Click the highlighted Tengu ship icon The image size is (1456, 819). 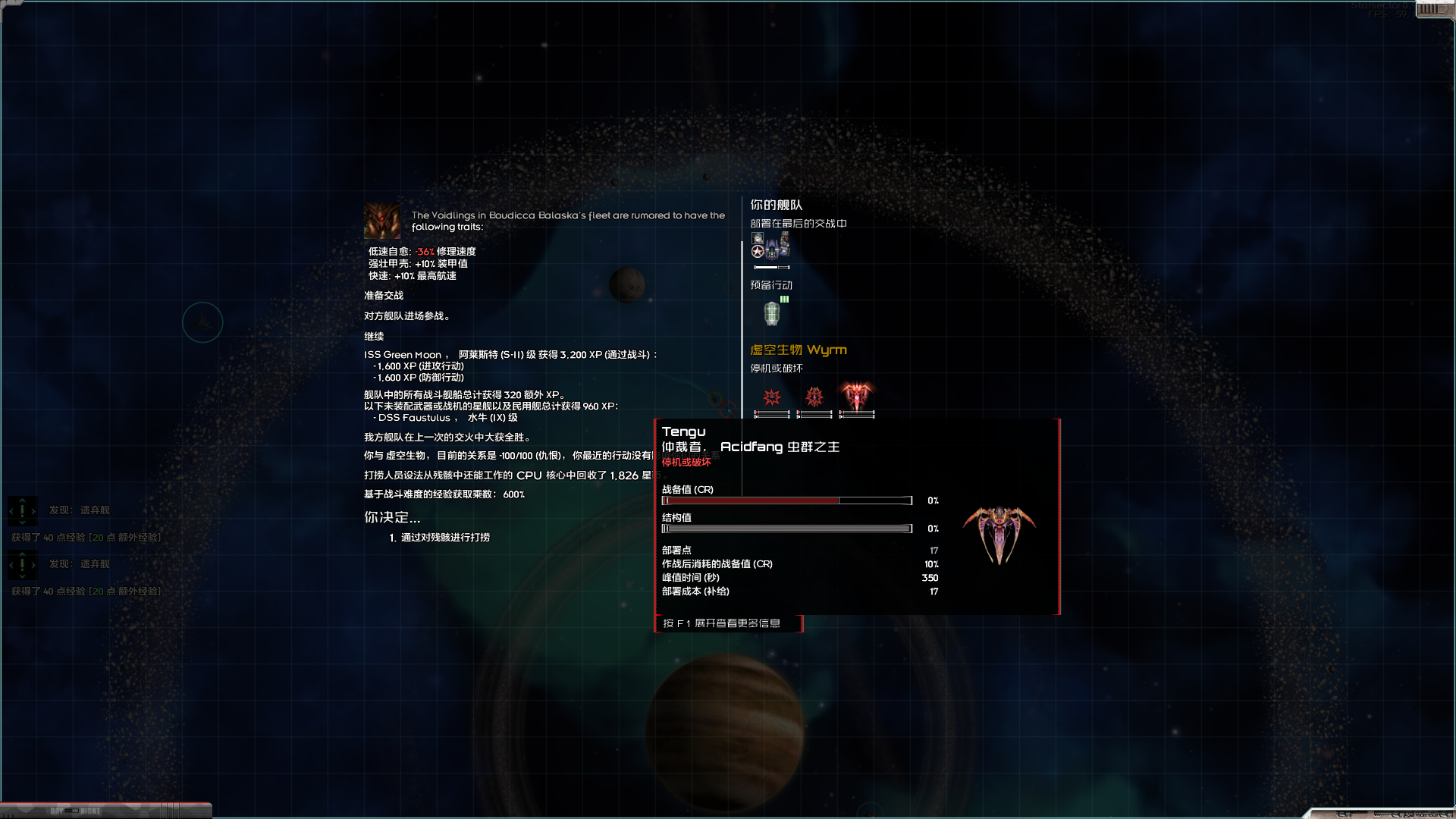(858, 396)
